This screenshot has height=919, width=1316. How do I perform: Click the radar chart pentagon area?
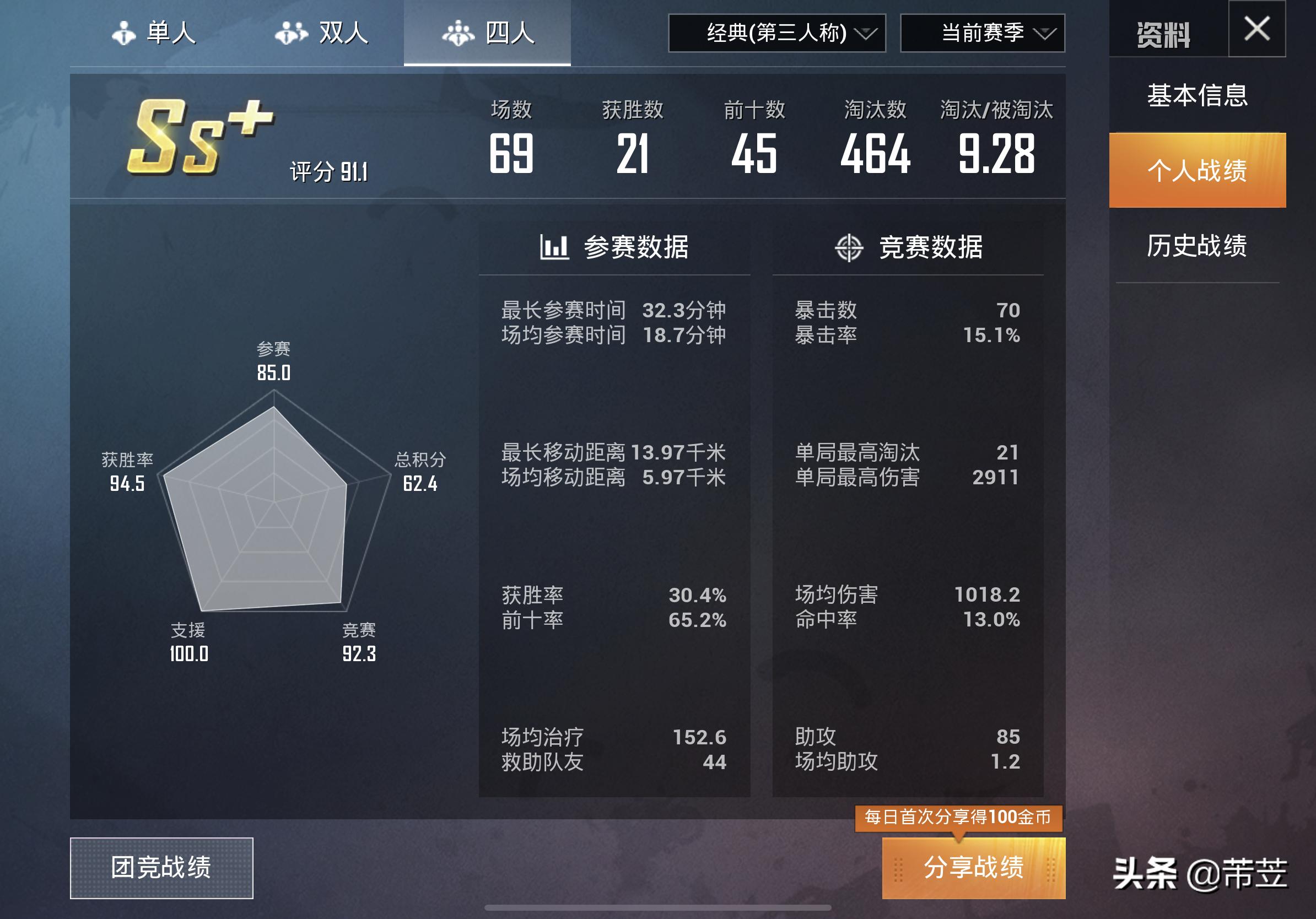(x=273, y=516)
